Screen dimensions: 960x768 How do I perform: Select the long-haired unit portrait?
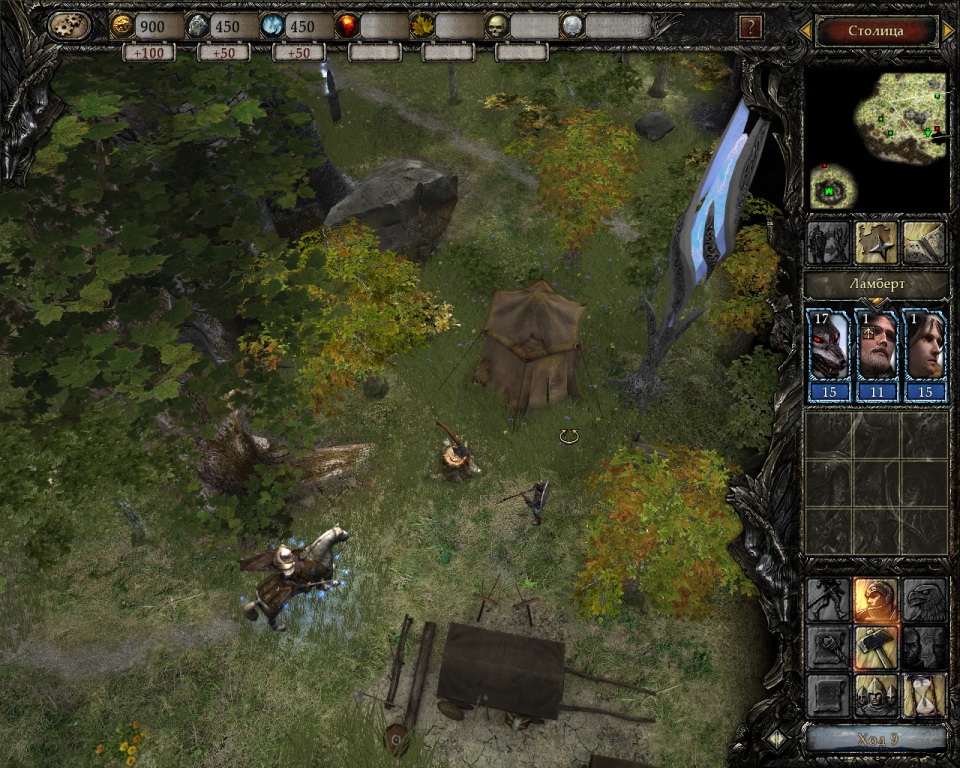925,355
